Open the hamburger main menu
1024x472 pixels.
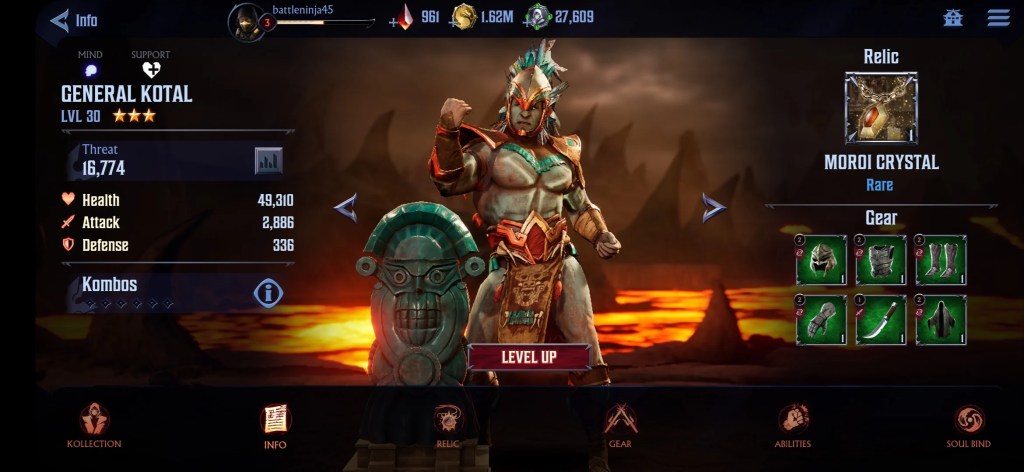coord(997,18)
